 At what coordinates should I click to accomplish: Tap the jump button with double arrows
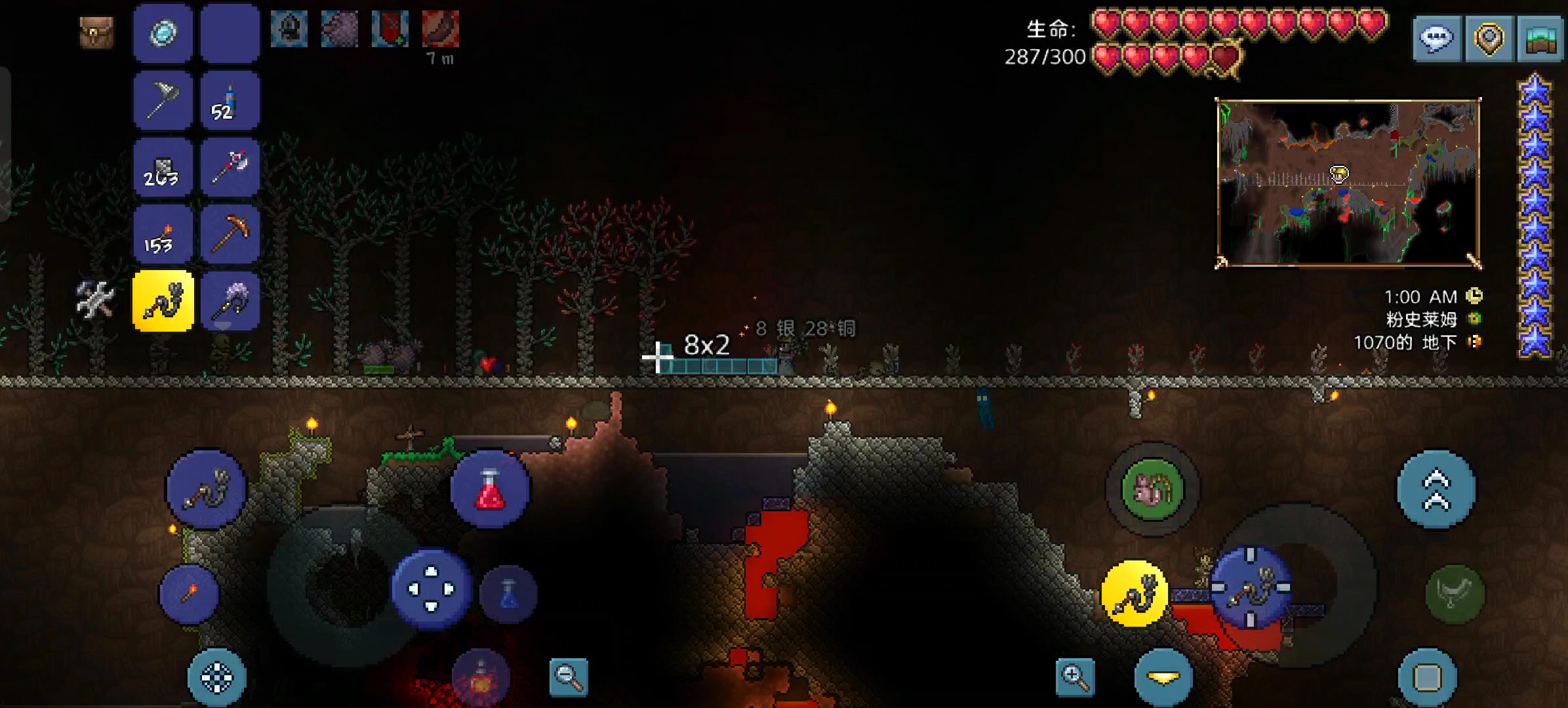coord(1436,489)
